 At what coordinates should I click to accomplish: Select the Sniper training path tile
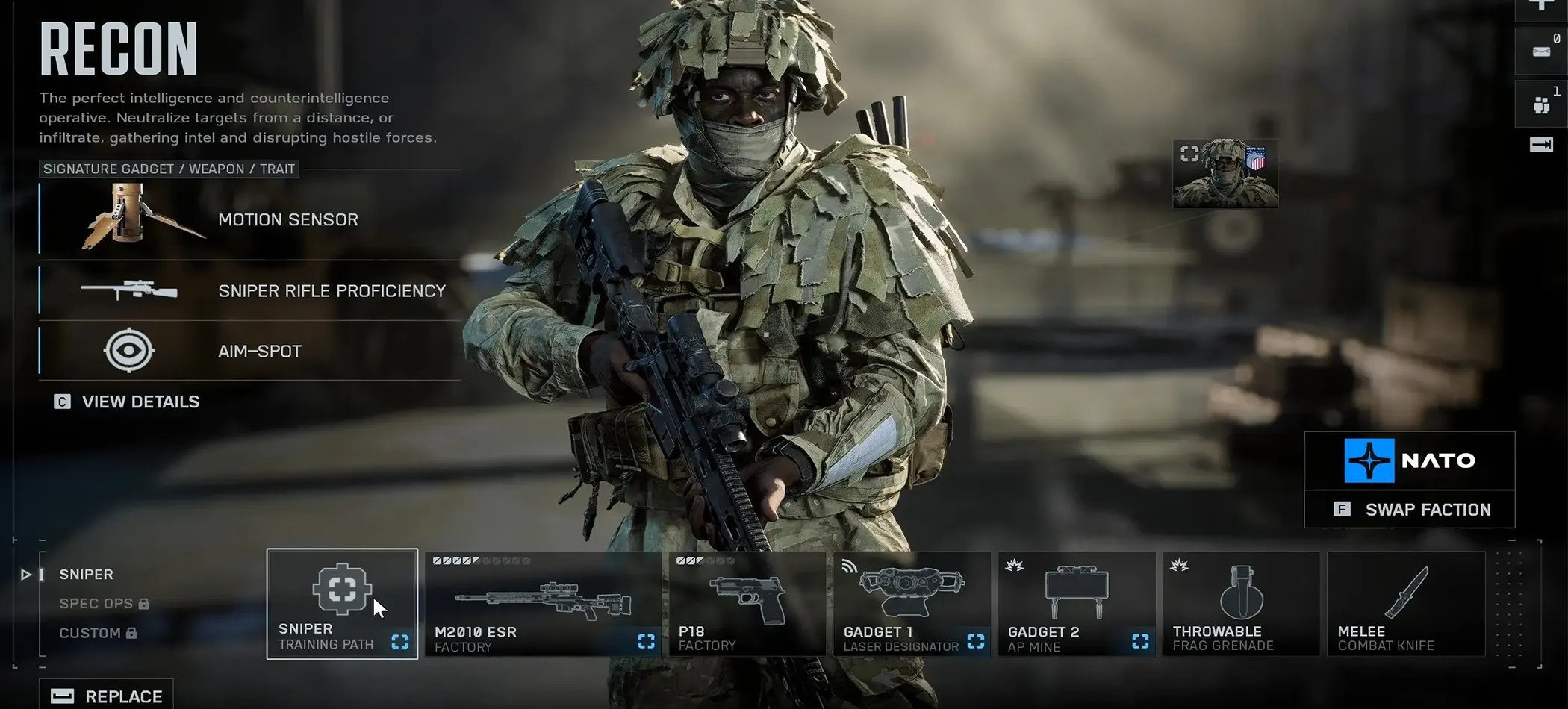(x=342, y=604)
